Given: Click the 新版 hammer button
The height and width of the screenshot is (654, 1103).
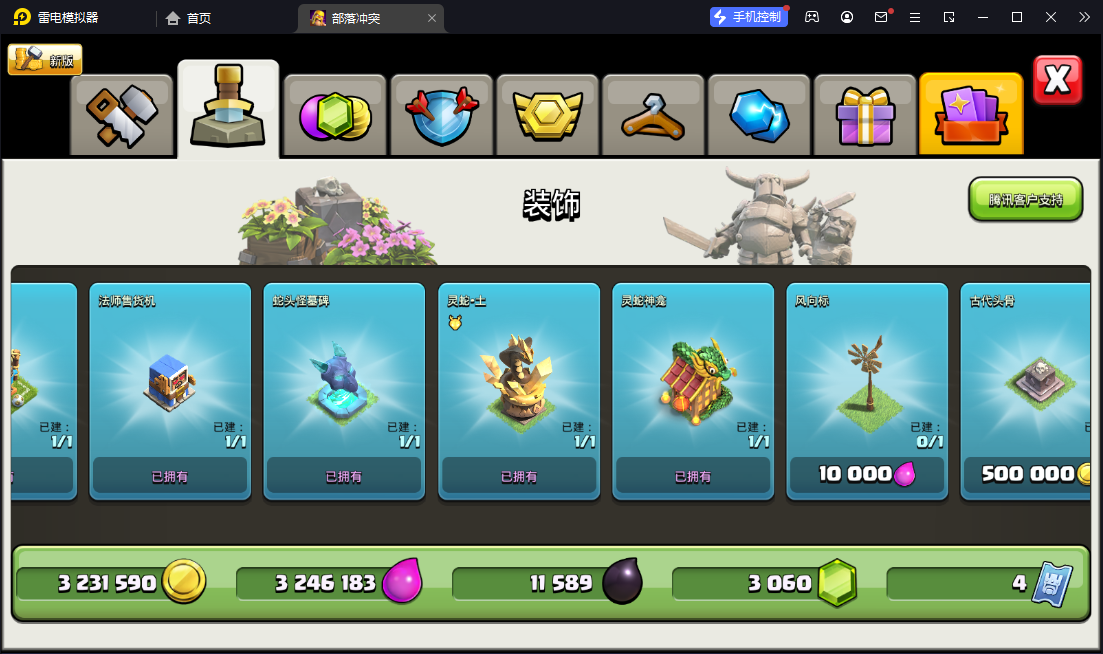Looking at the screenshot, I should pos(45,60).
